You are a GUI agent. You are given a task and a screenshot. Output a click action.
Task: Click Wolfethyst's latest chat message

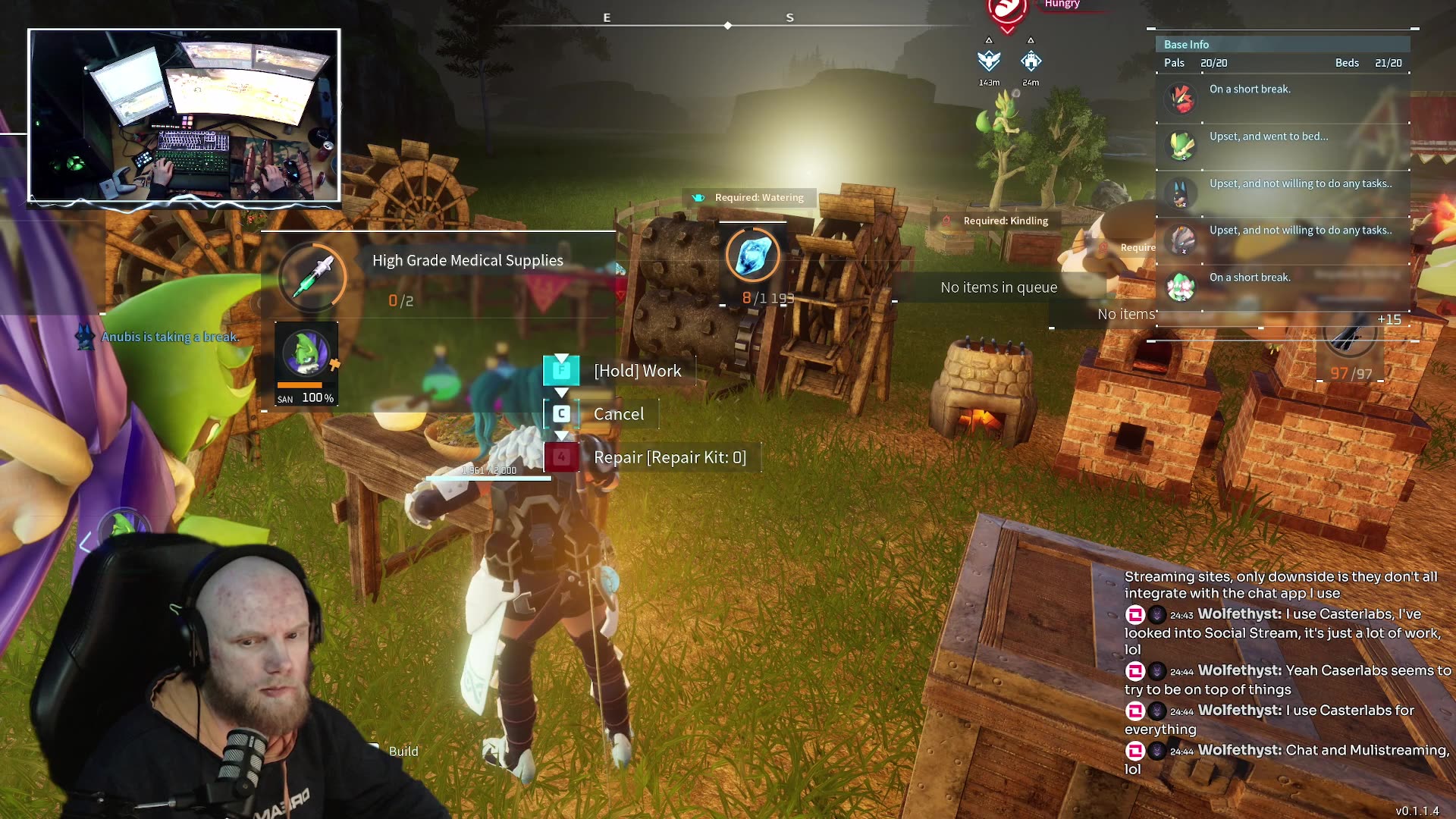point(1287,758)
